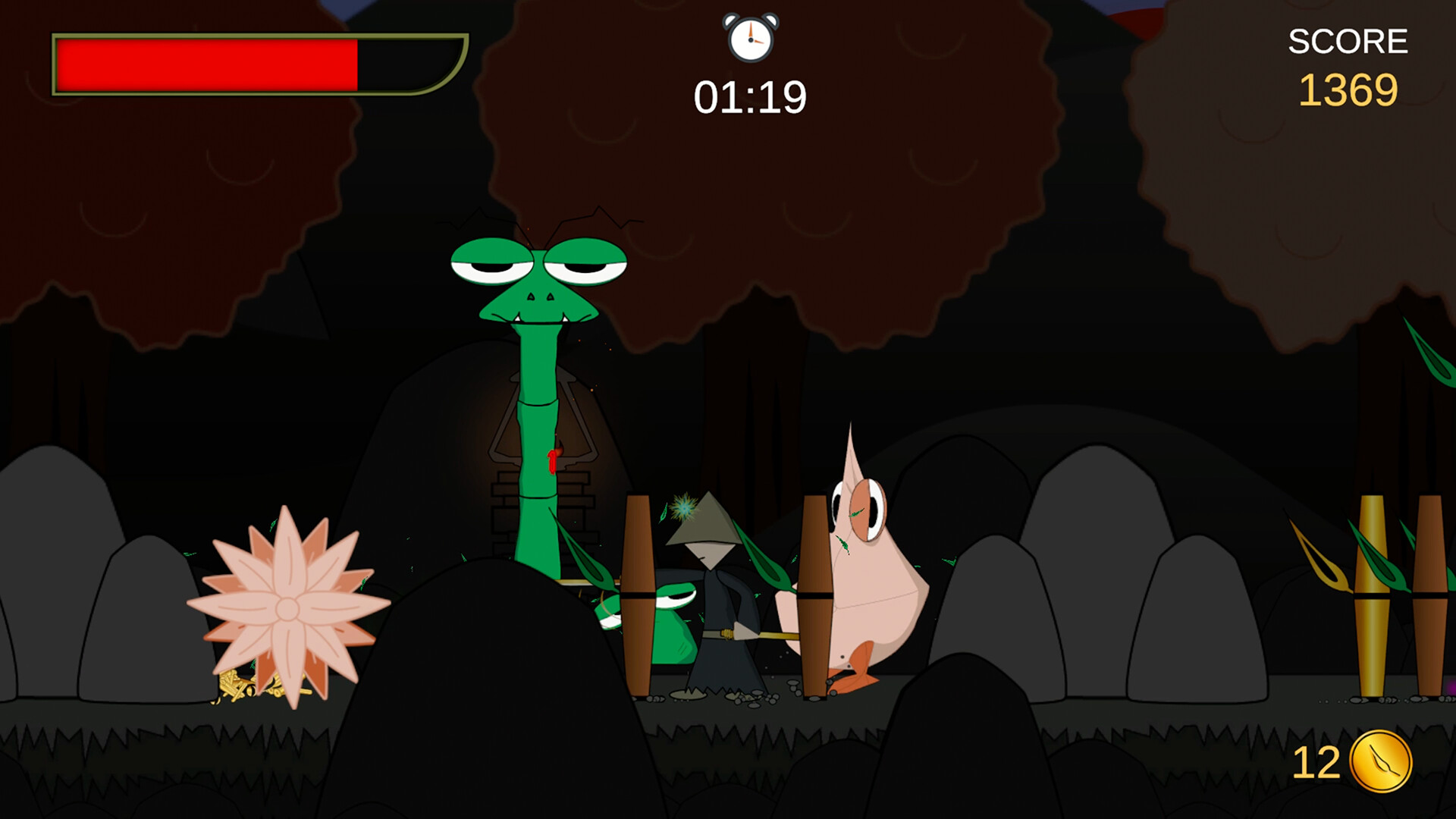Click the red health bar fill

(x=205, y=64)
